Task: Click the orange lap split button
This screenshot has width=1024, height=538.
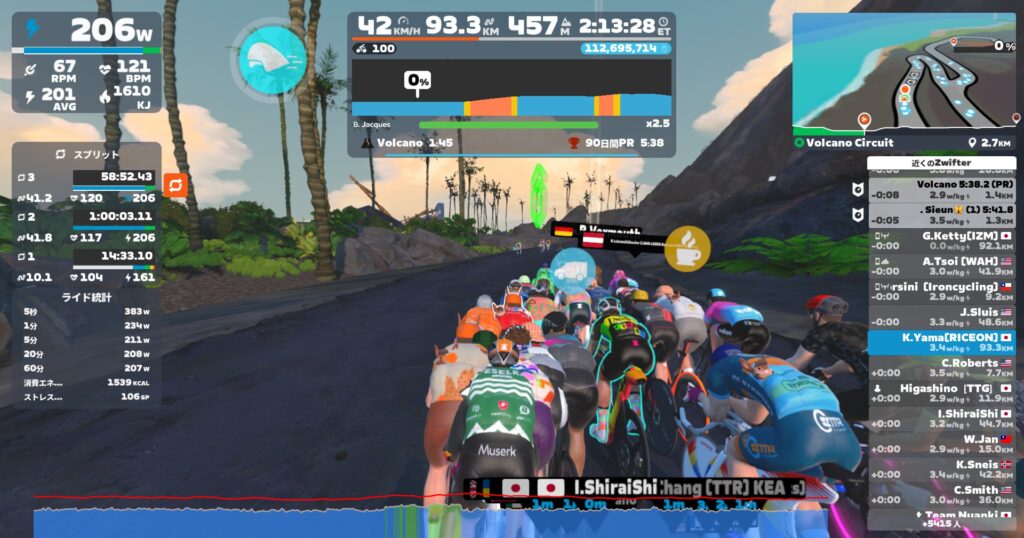Action: tap(175, 185)
